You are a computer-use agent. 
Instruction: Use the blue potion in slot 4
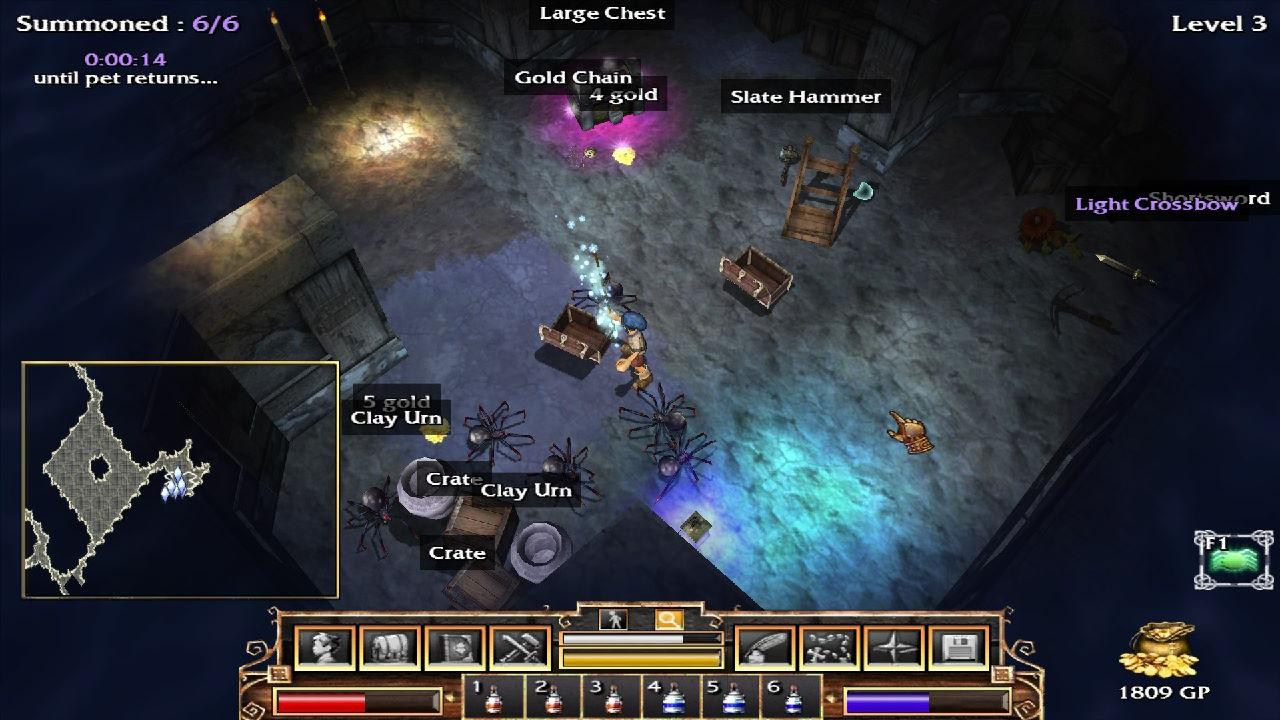click(672, 697)
